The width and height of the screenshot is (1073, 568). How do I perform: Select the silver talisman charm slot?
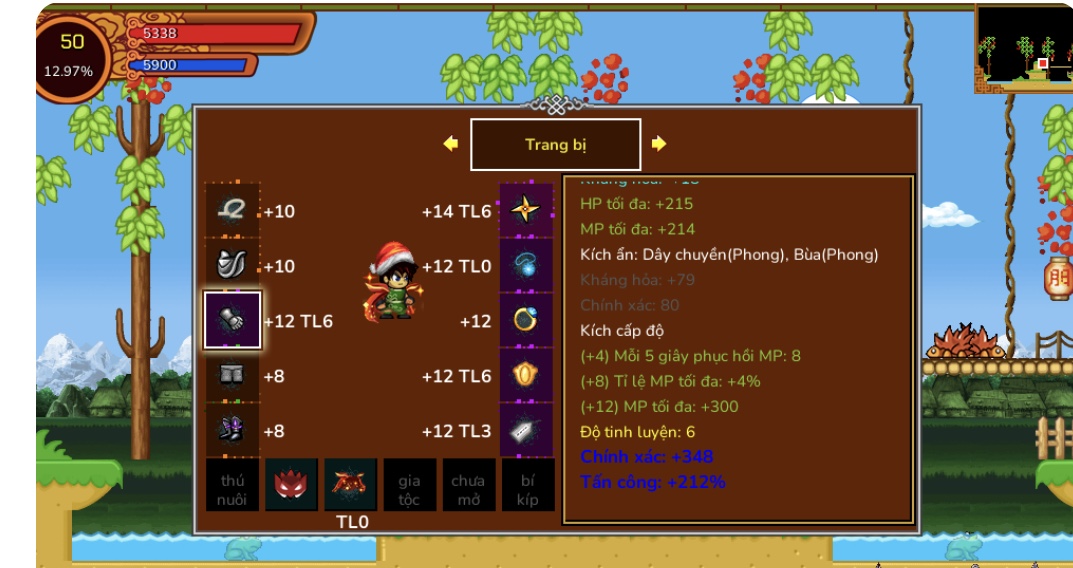click(x=526, y=430)
